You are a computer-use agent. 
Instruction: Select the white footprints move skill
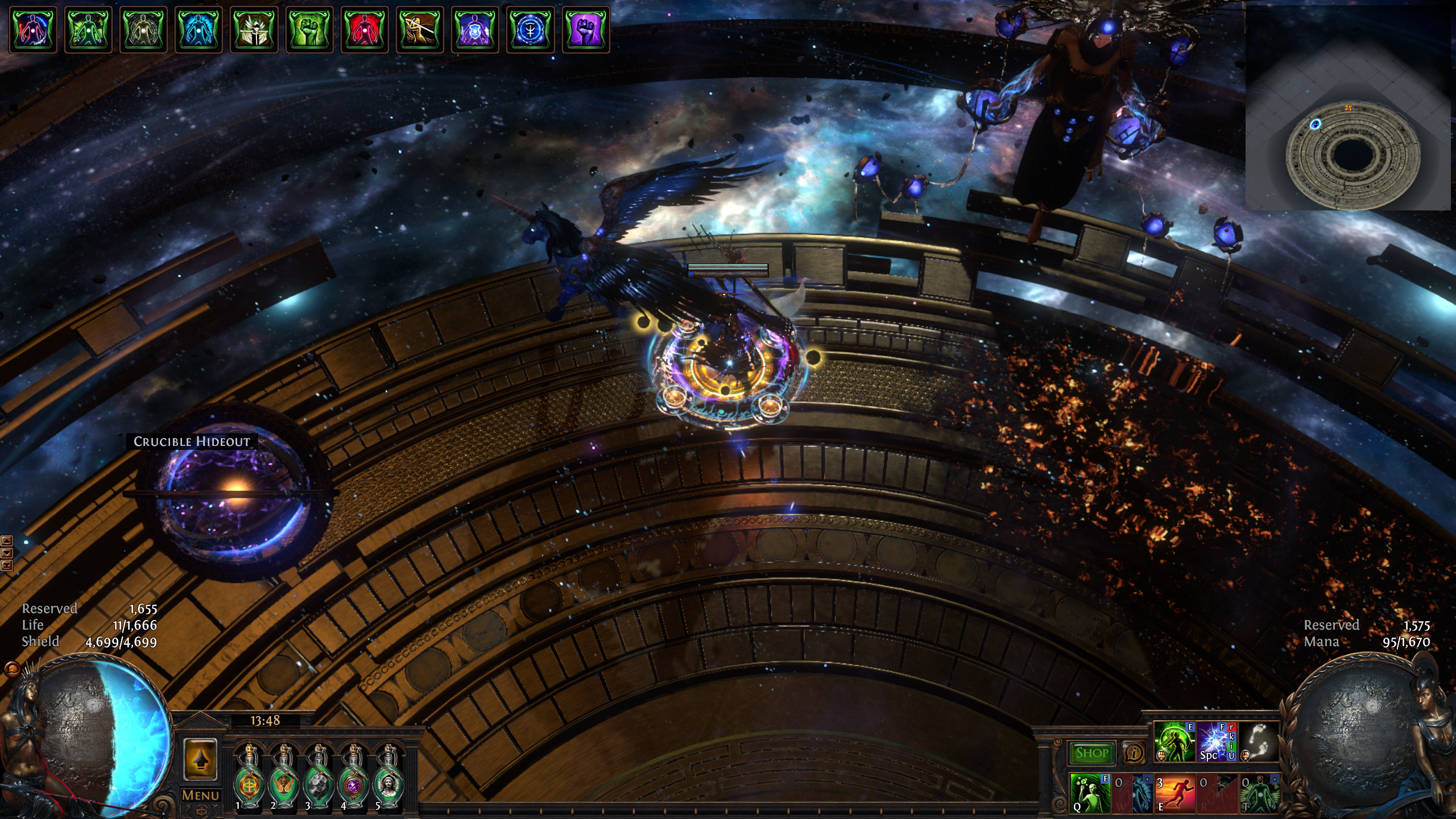pos(1259,742)
